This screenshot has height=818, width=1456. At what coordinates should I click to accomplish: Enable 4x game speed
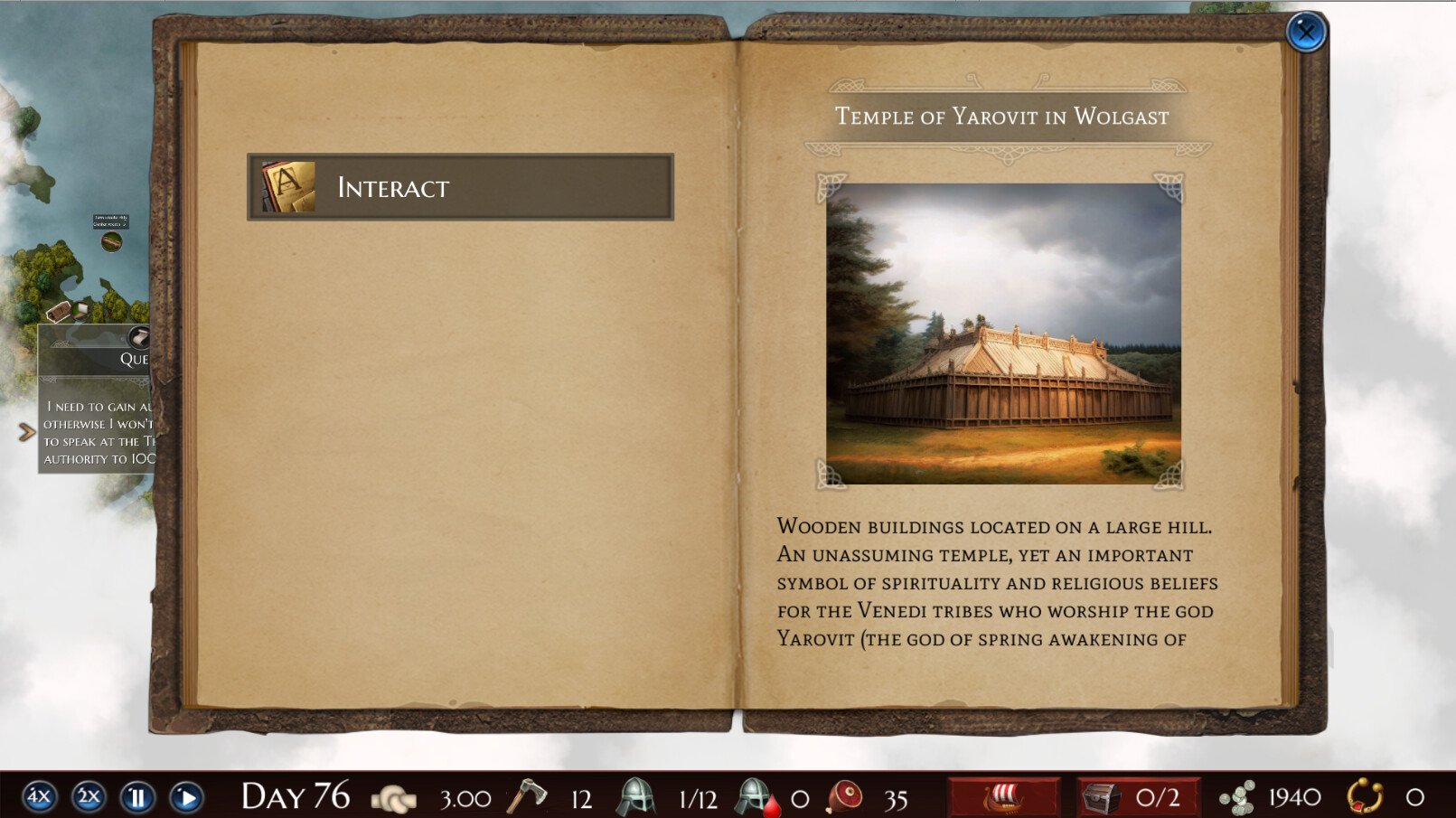(38, 797)
